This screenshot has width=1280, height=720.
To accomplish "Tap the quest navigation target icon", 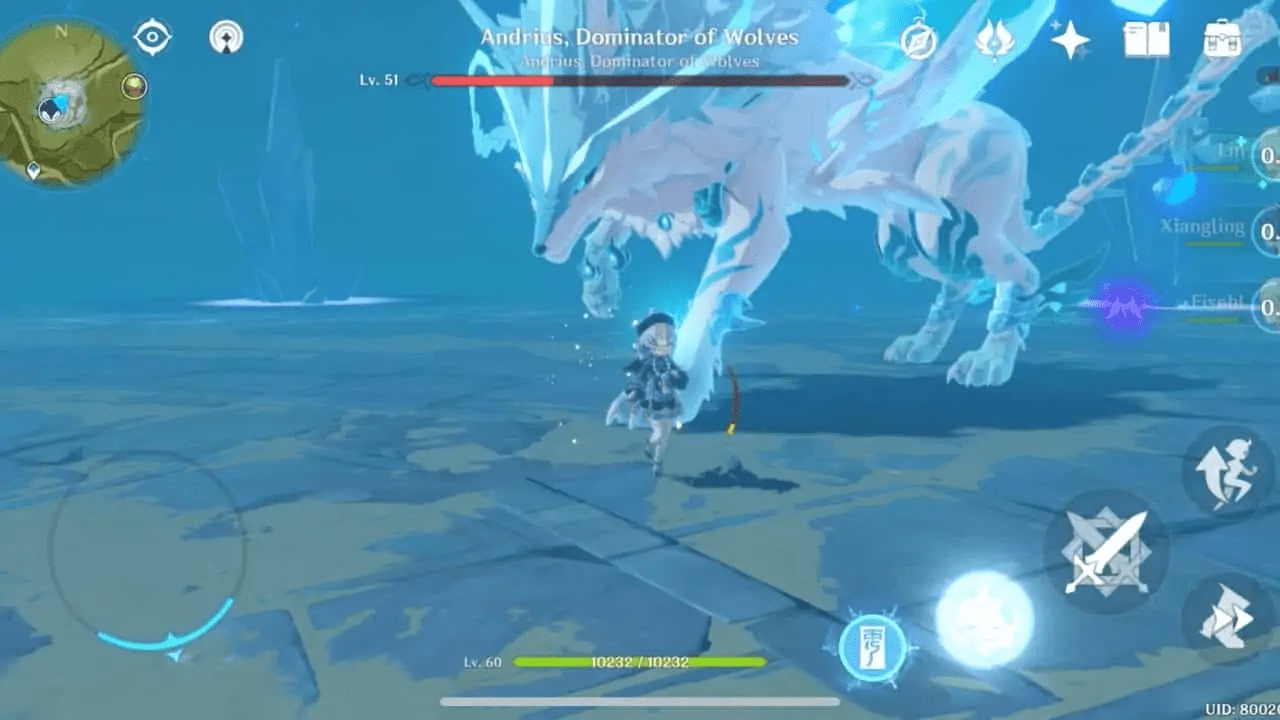I will pyautogui.click(x=152, y=37).
